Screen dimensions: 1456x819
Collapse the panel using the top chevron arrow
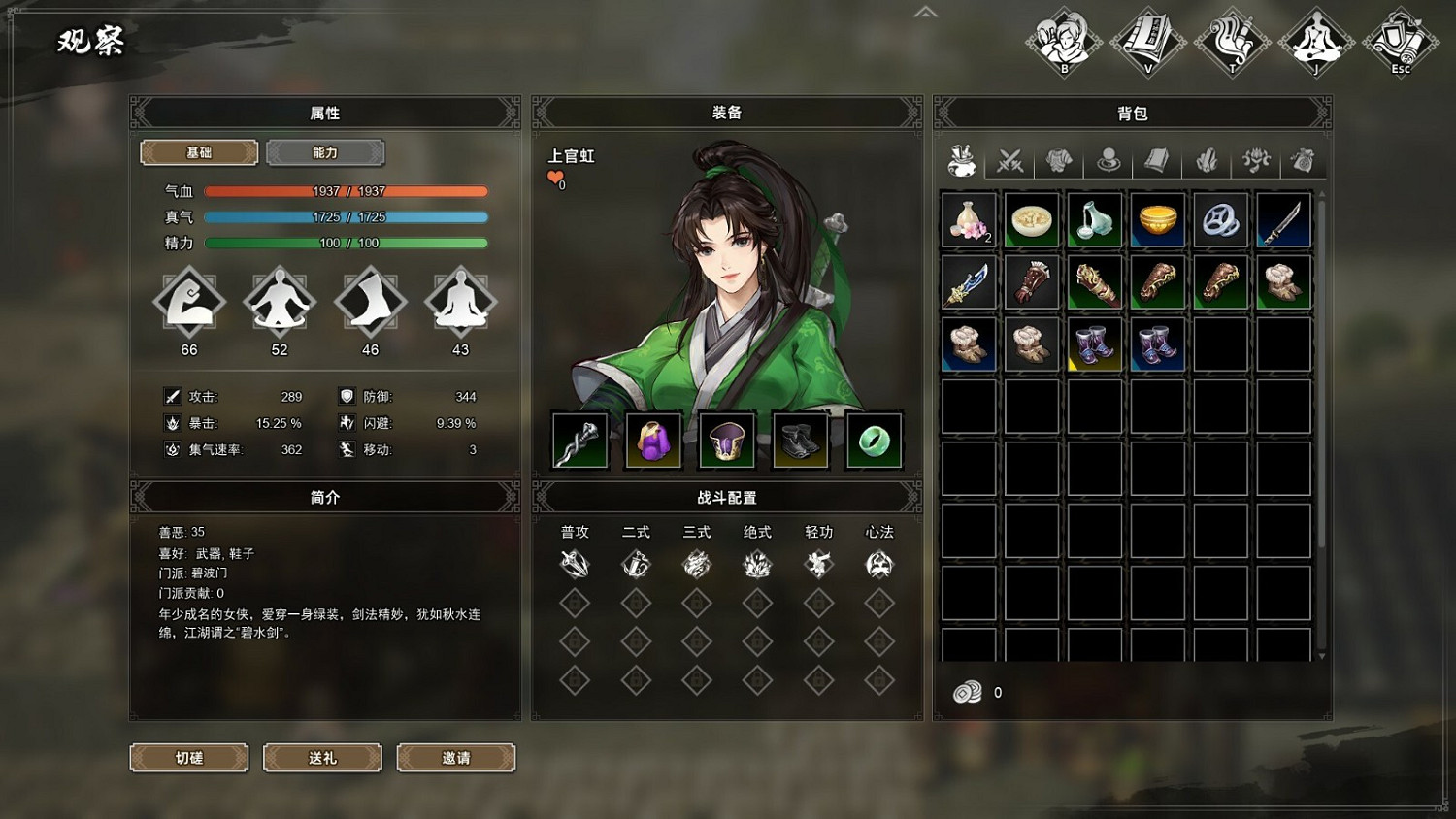click(x=925, y=12)
